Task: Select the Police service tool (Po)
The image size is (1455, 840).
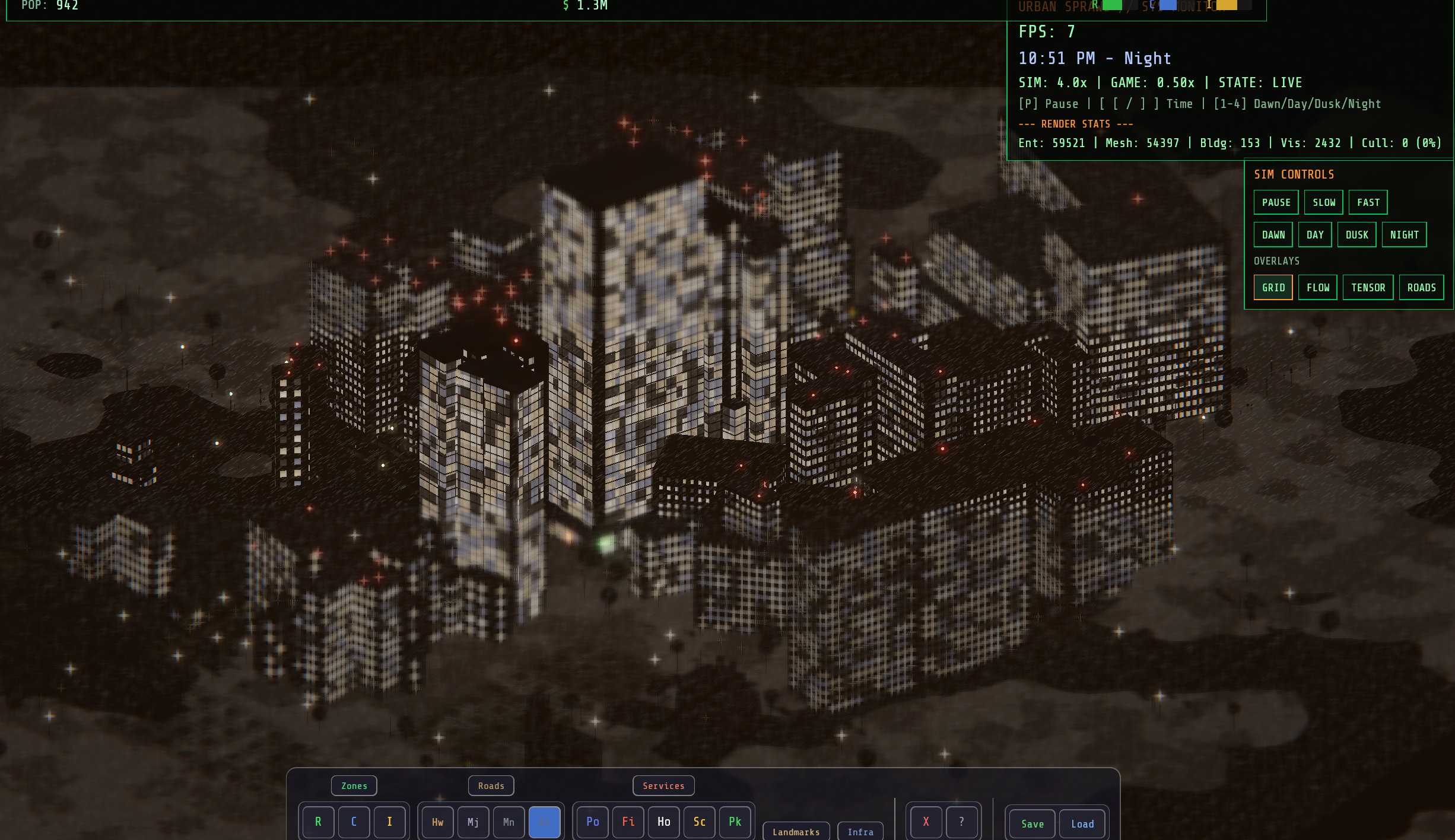Action: click(x=592, y=822)
